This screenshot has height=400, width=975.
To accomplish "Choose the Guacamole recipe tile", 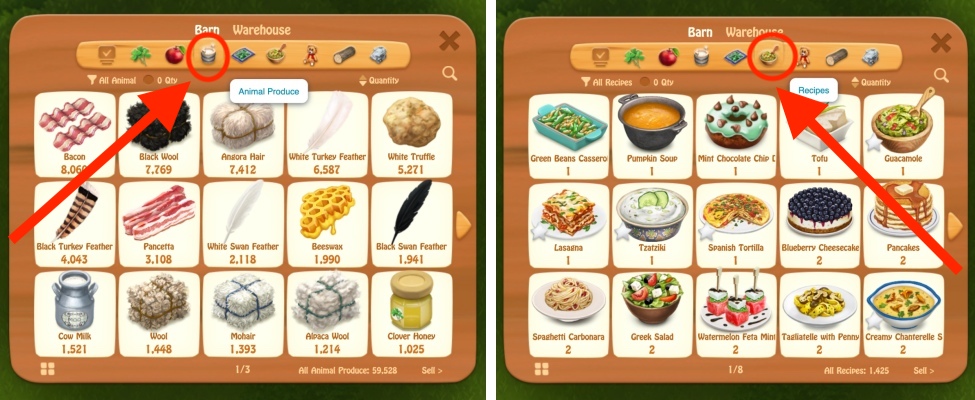I will (902, 133).
